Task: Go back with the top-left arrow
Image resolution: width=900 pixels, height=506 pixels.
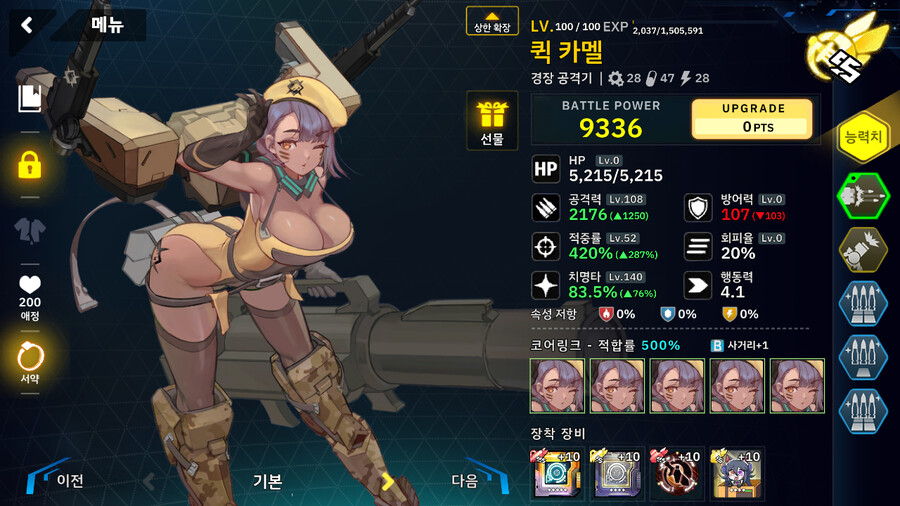Action: [27, 25]
